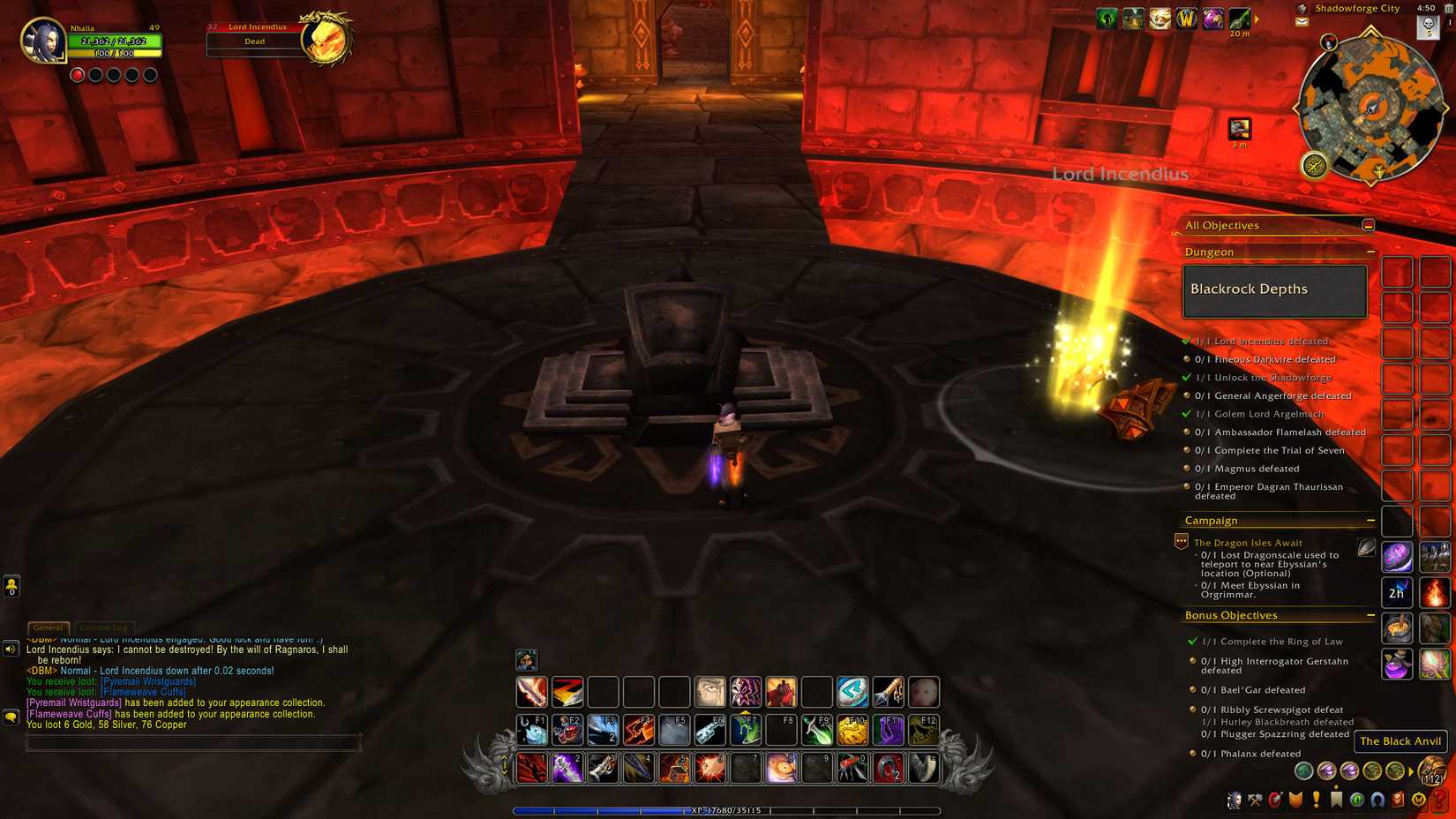The height and width of the screenshot is (819, 1456).
Task: Toggle the red chat bubble button
Action: [x=11, y=718]
